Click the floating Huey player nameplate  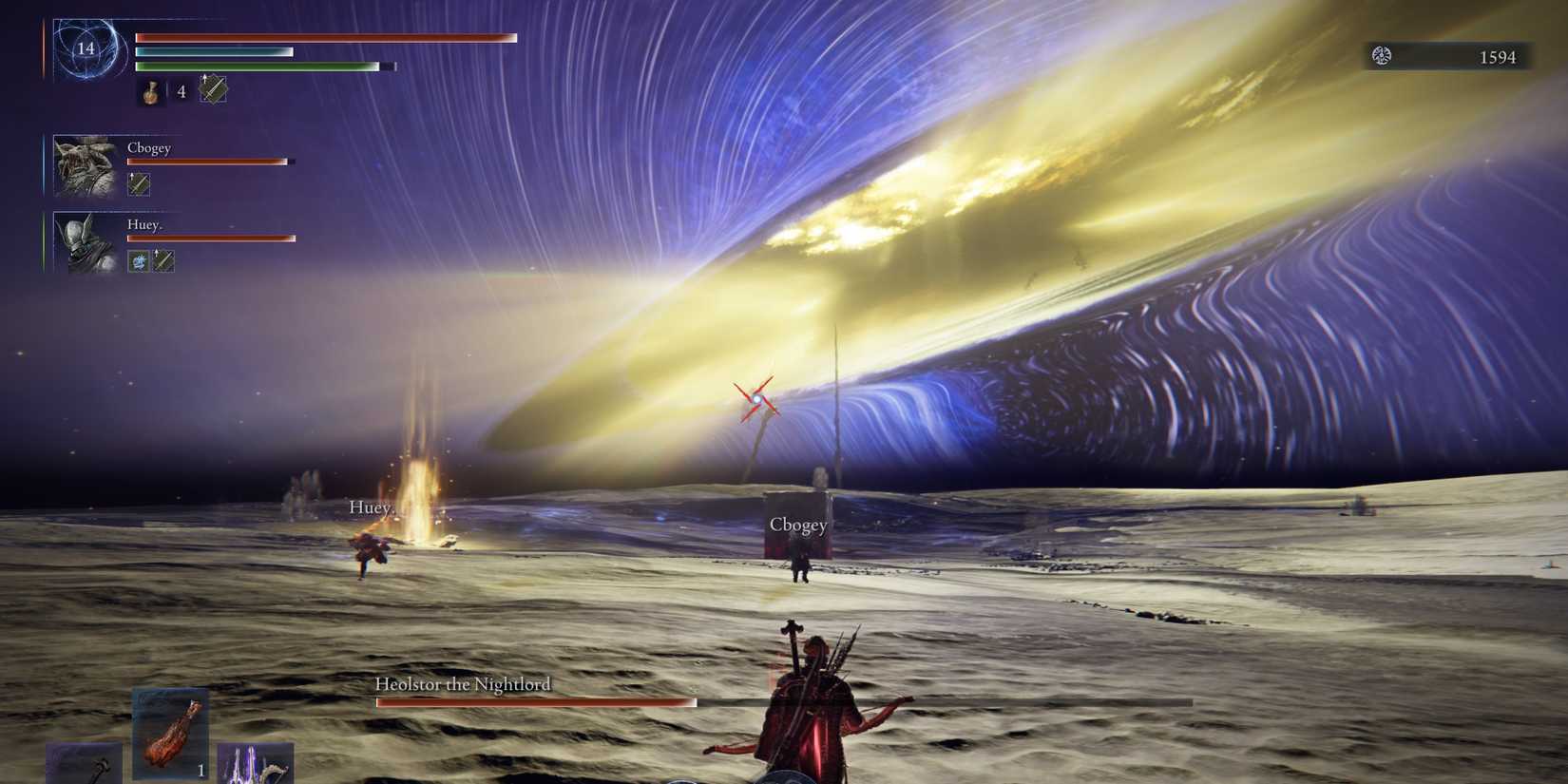pos(372,508)
